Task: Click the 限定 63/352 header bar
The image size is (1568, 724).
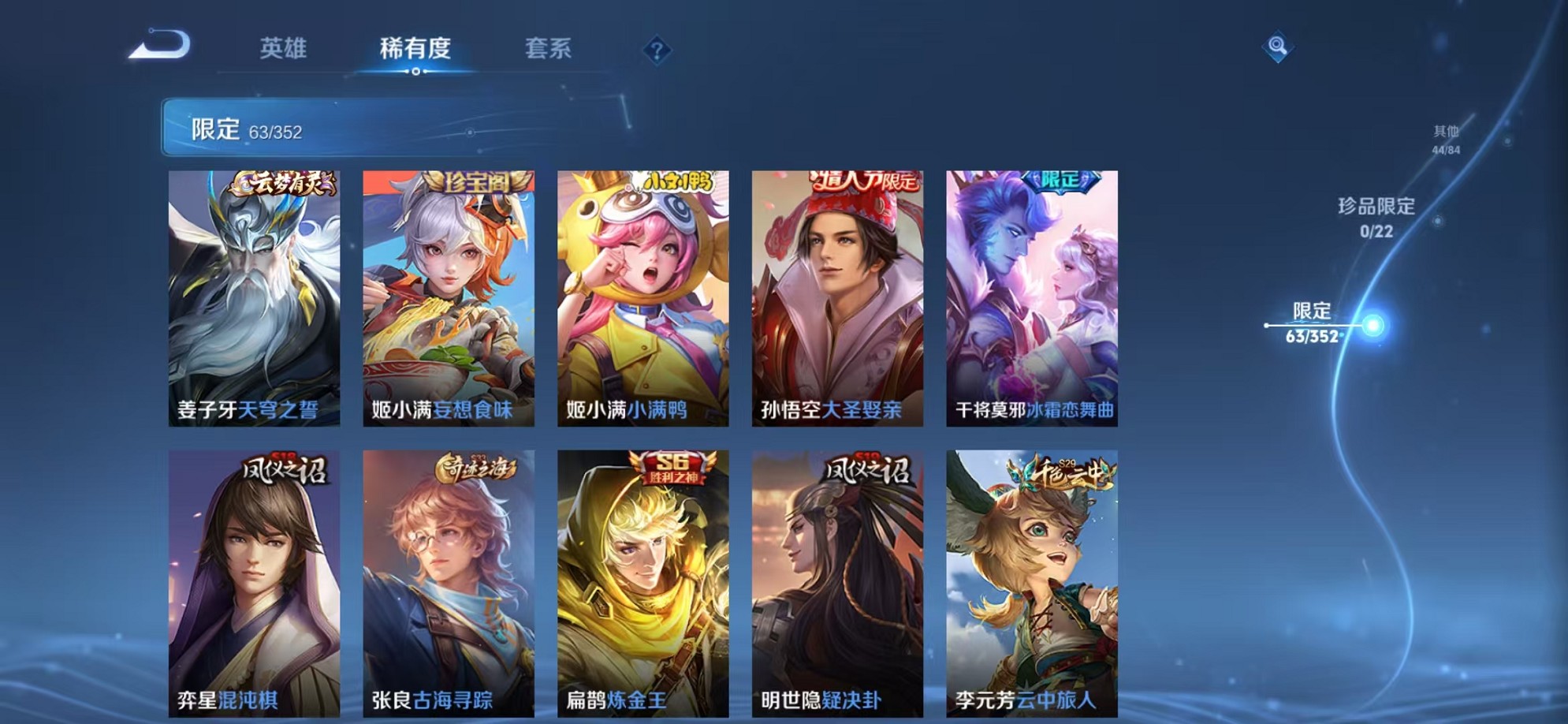Action: tap(244, 125)
